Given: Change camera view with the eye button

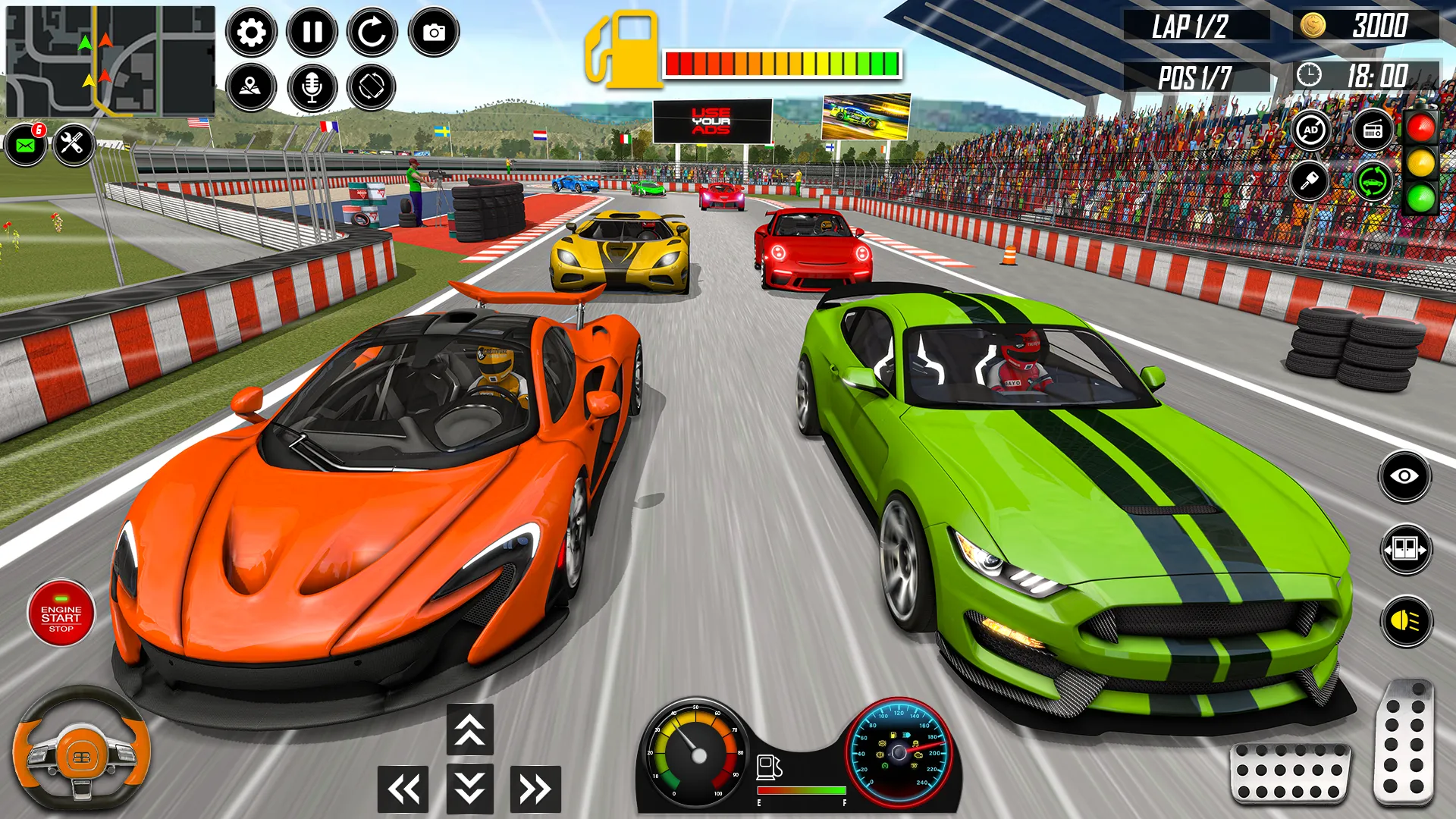Looking at the screenshot, I should 1404,476.
